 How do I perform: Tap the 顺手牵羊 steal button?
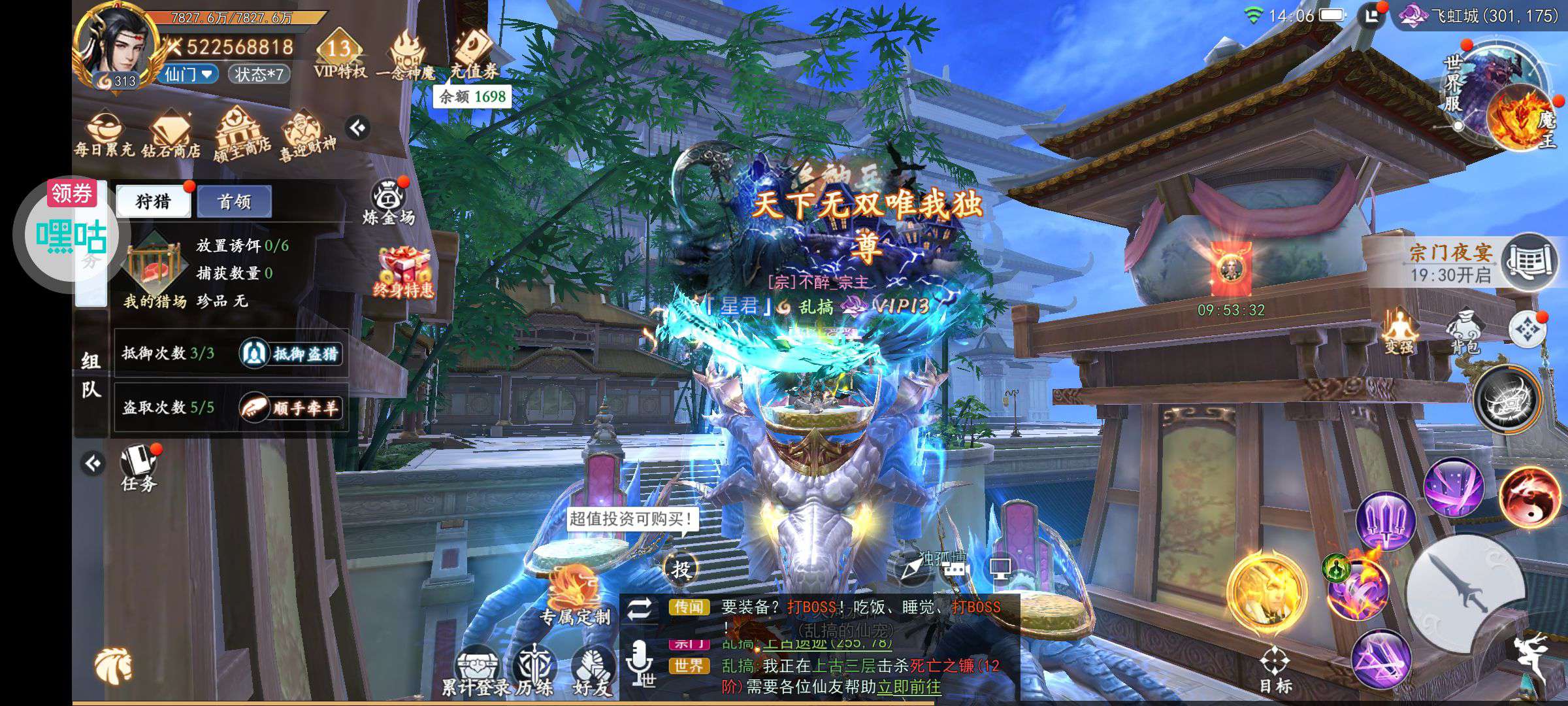291,408
